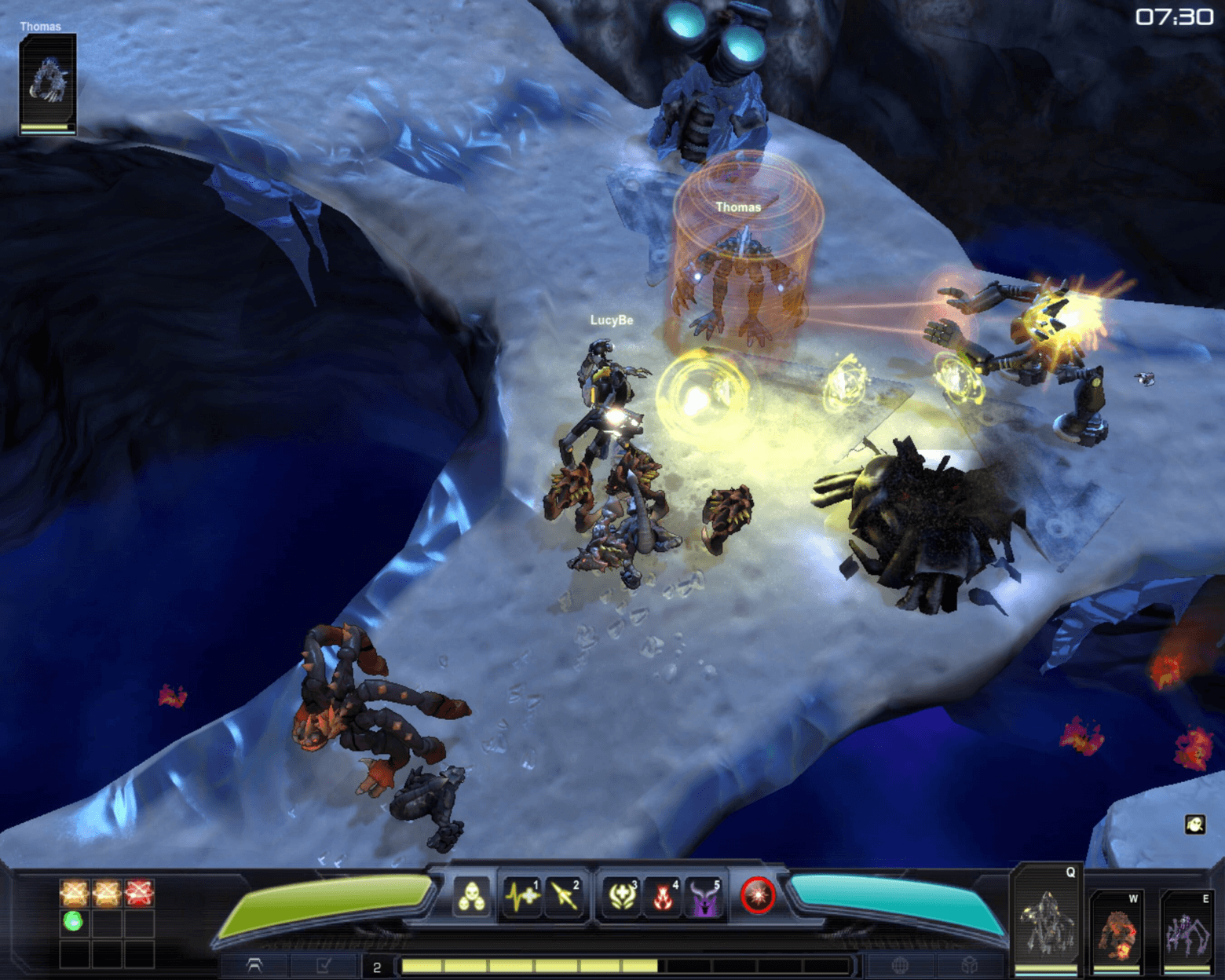Fire the red-ringed burst ability
This screenshot has height=980, width=1225.
(758, 896)
